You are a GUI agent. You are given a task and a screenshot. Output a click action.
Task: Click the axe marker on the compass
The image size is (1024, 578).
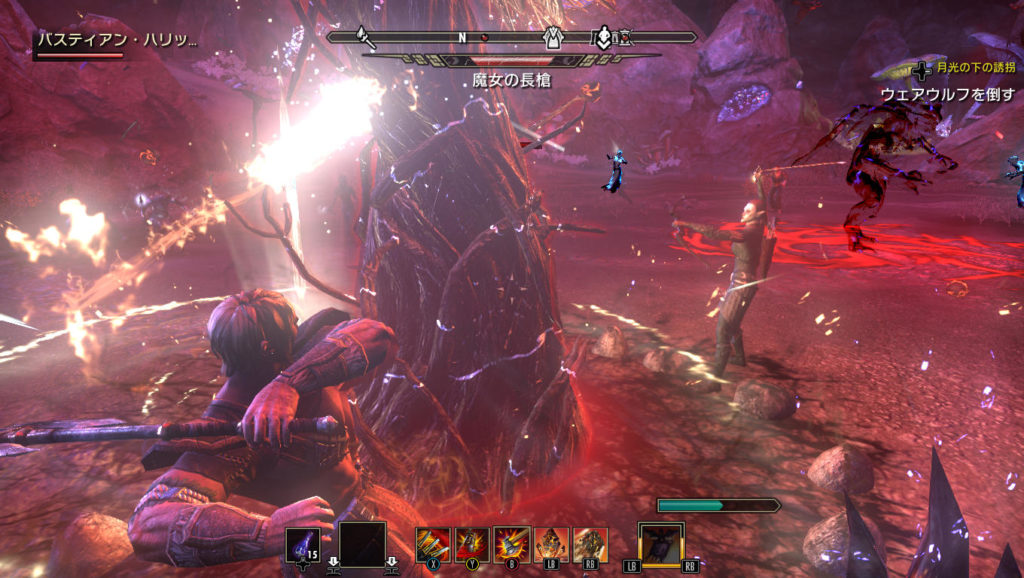click(366, 38)
